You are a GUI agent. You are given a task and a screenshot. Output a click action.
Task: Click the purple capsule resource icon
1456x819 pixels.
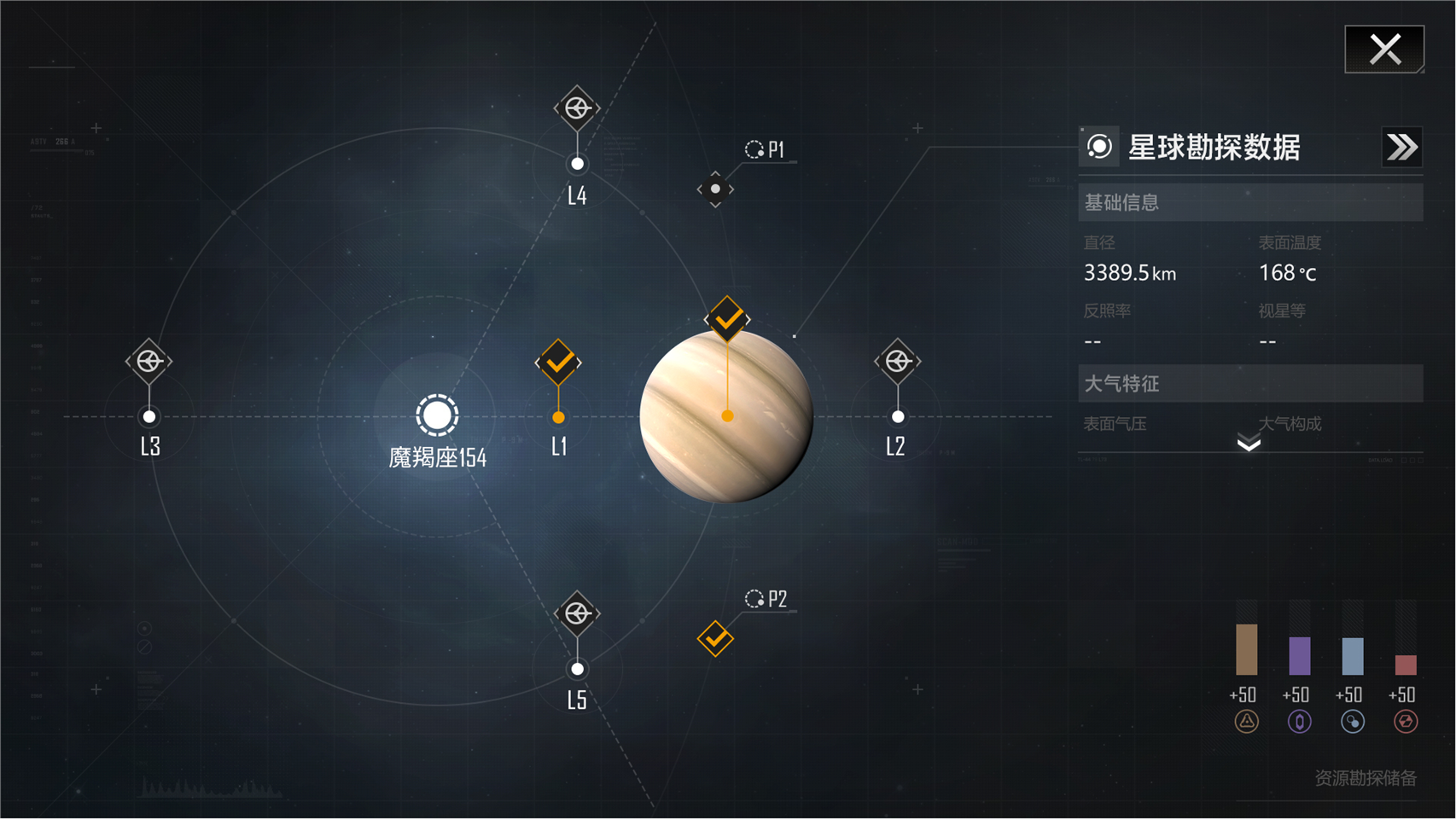click(1299, 722)
